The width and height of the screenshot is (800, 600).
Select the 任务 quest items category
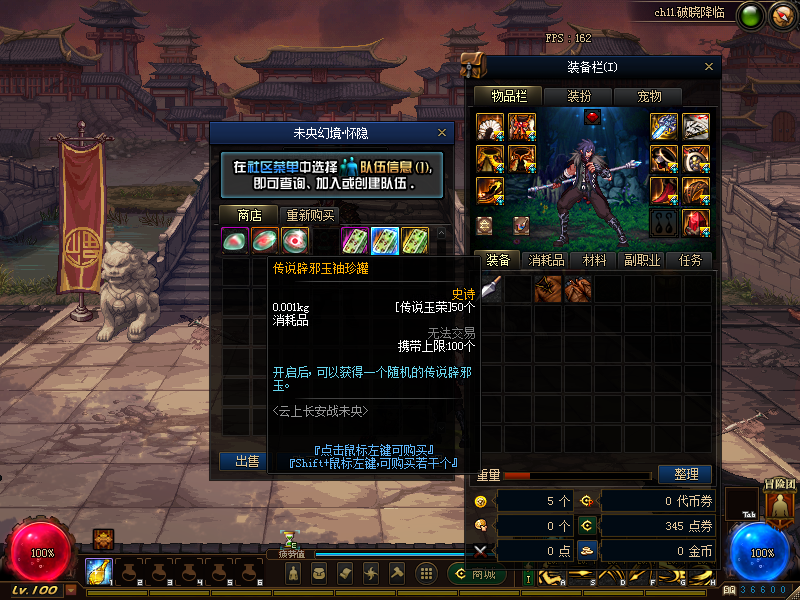[x=690, y=260]
